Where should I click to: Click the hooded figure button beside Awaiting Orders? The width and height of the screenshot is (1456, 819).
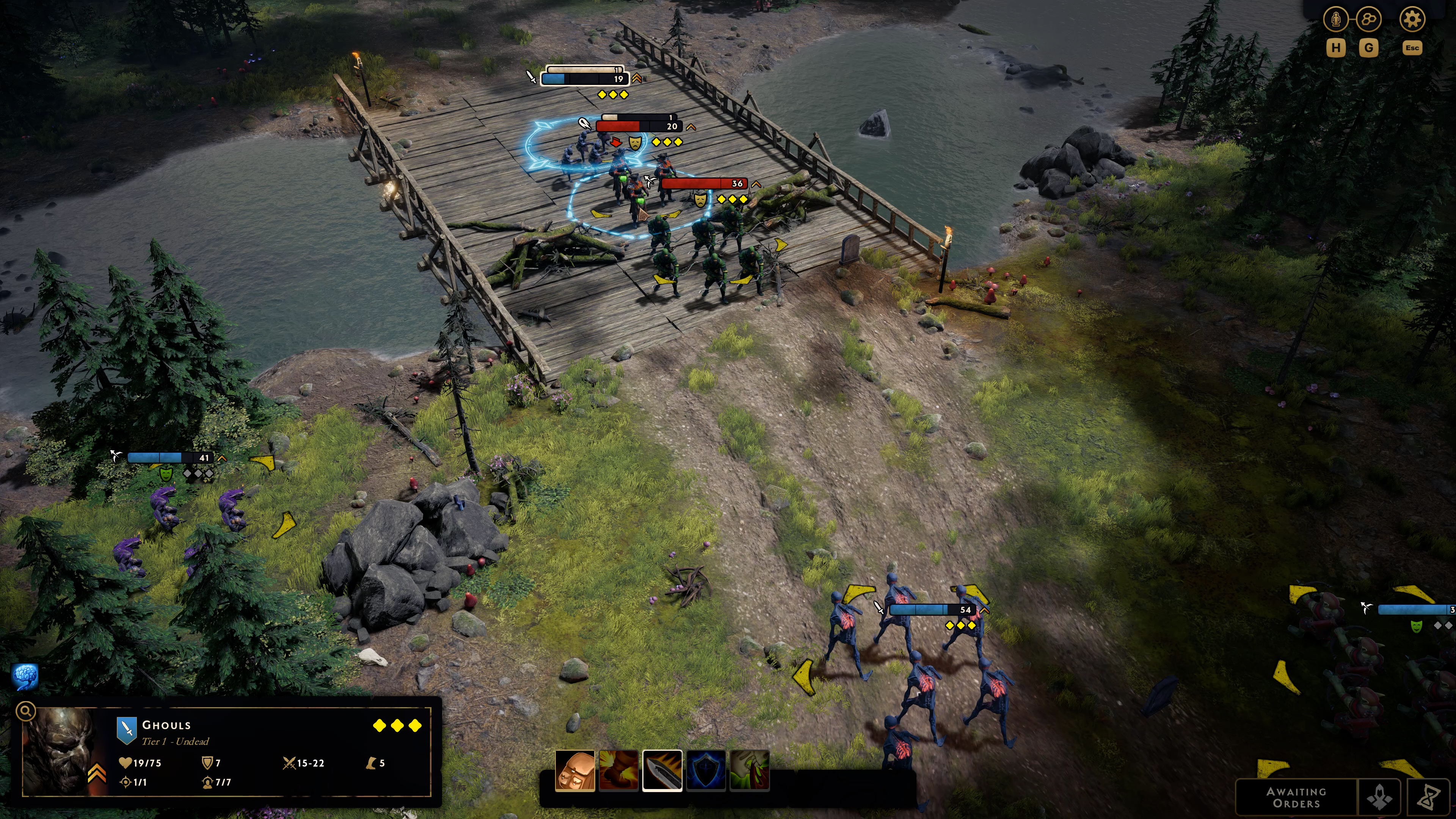(1379, 797)
